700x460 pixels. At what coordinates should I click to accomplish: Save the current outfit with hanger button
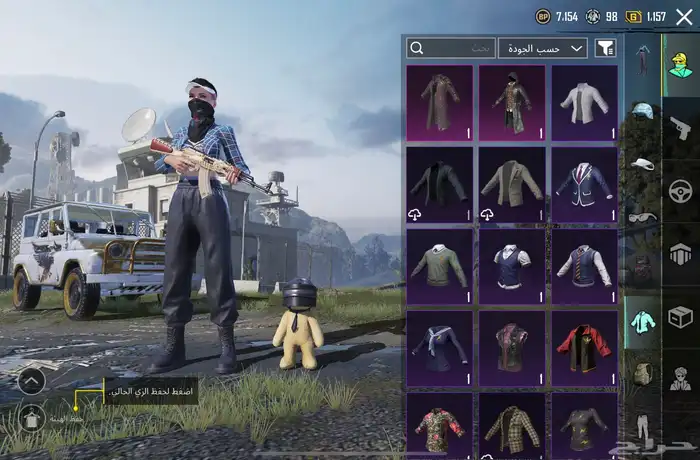pyautogui.click(x=30, y=418)
